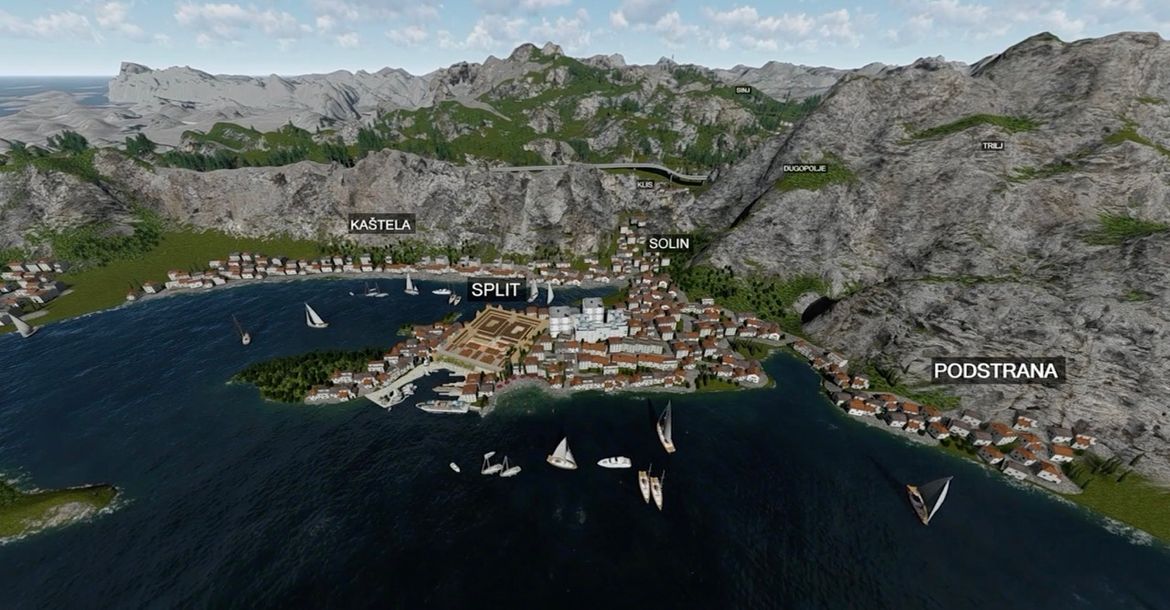Click the KLIS map label
This screenshot has width=1170, height=610.
click(645, 184)
